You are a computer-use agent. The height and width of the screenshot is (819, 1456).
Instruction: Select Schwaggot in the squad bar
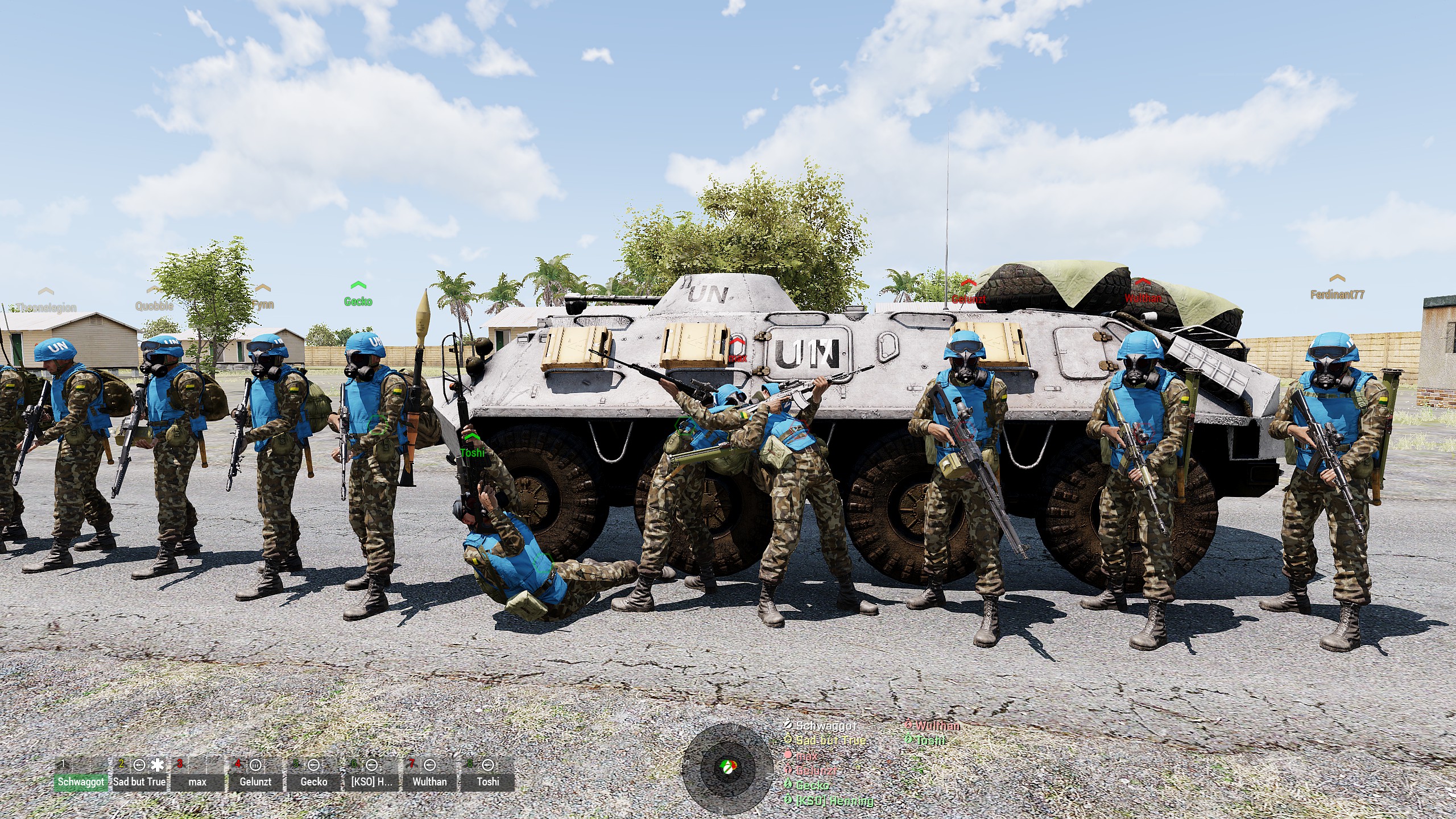coord(81,781)
